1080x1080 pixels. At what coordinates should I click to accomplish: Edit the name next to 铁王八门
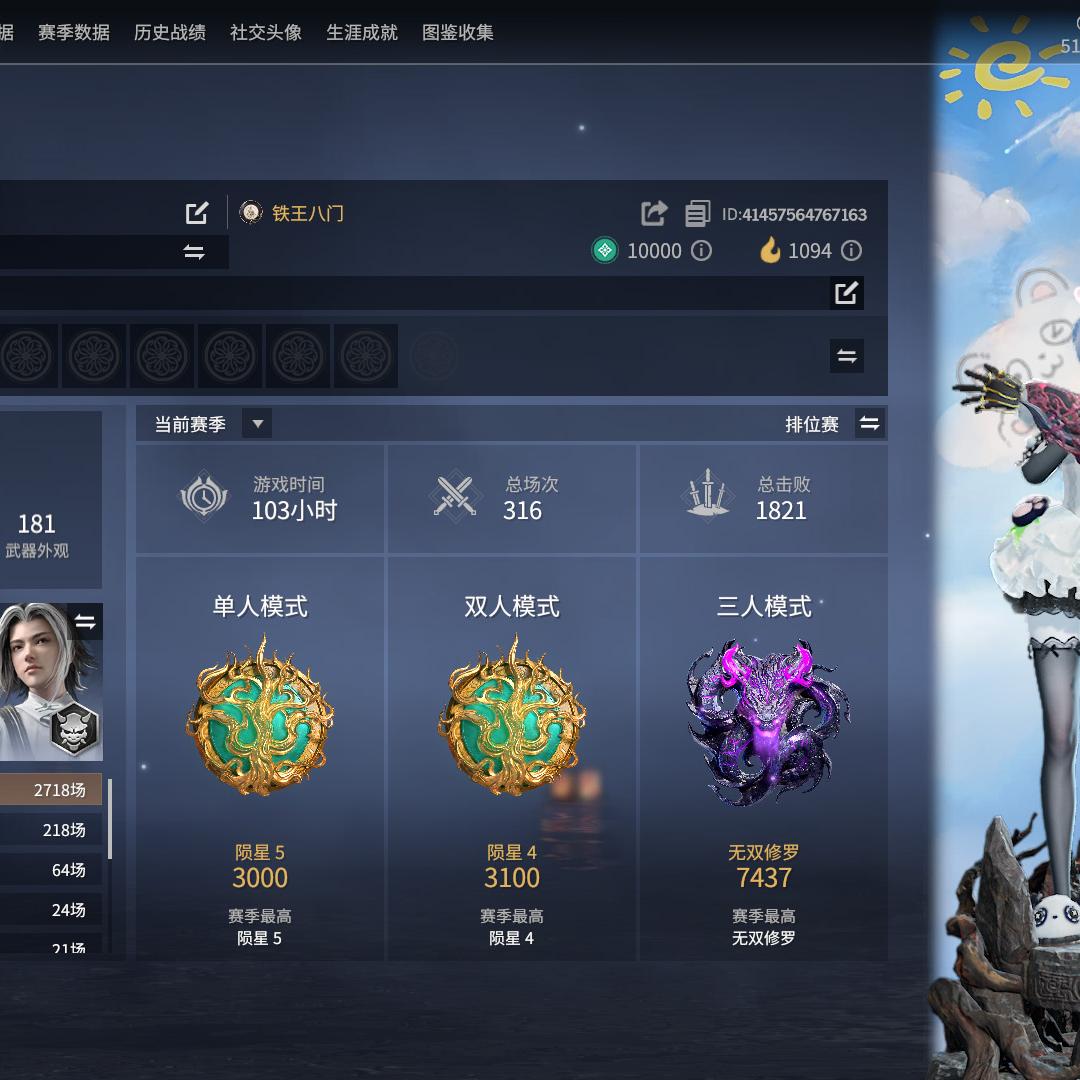197,213
